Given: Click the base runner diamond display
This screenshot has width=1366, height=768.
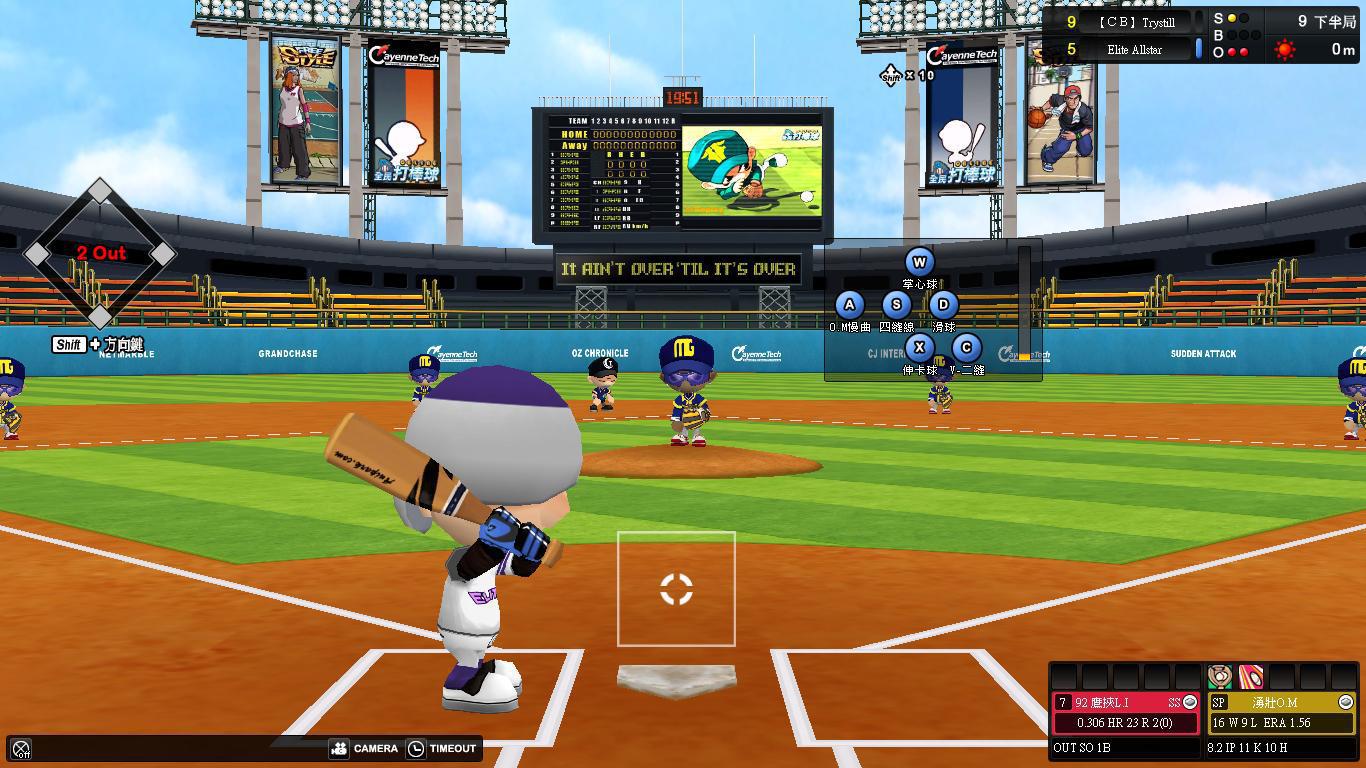Looking at the screenshot, I should click(100, 254).
